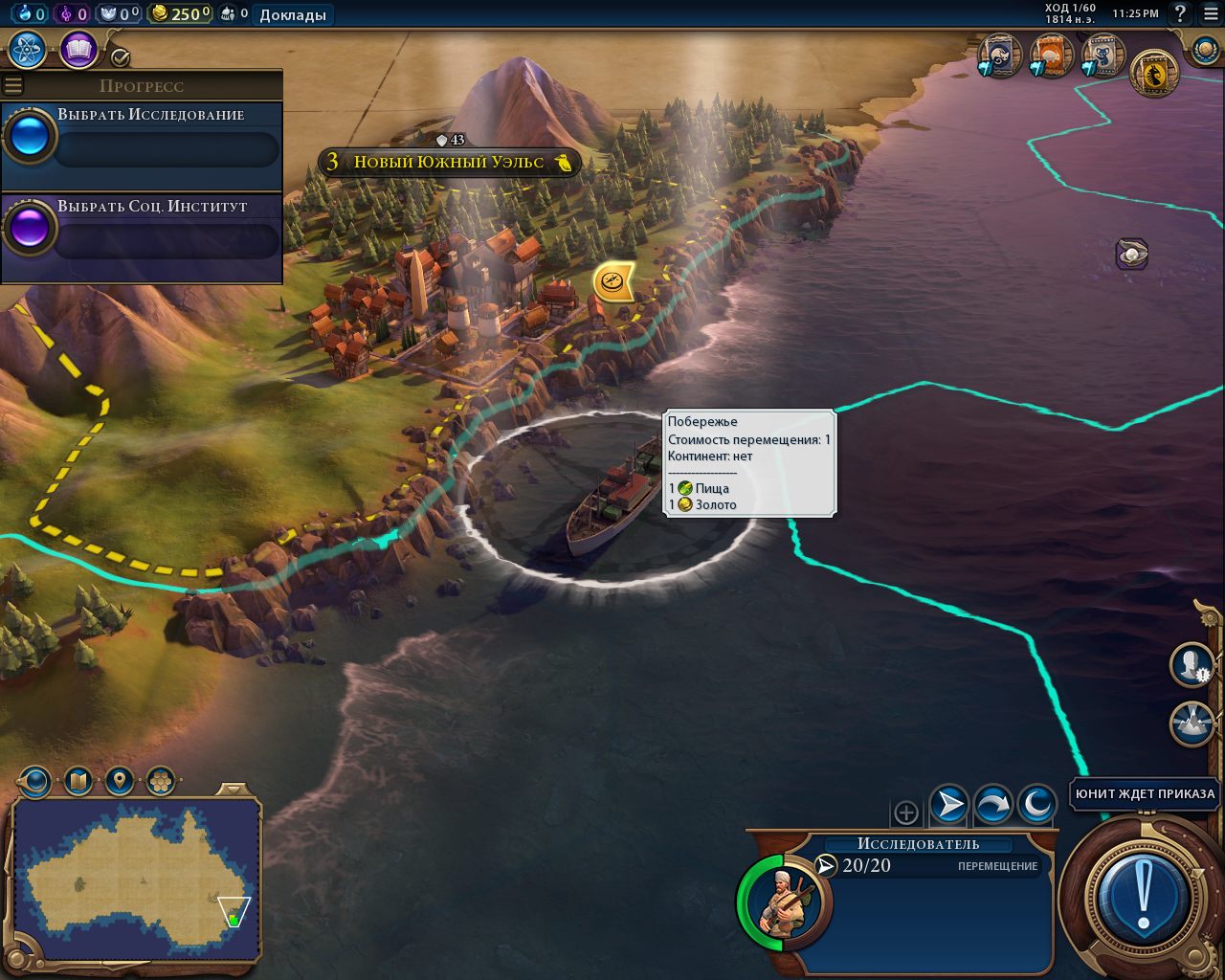
Task: Toggle the Прогресс panel list icon
Action: coord(13,85)
